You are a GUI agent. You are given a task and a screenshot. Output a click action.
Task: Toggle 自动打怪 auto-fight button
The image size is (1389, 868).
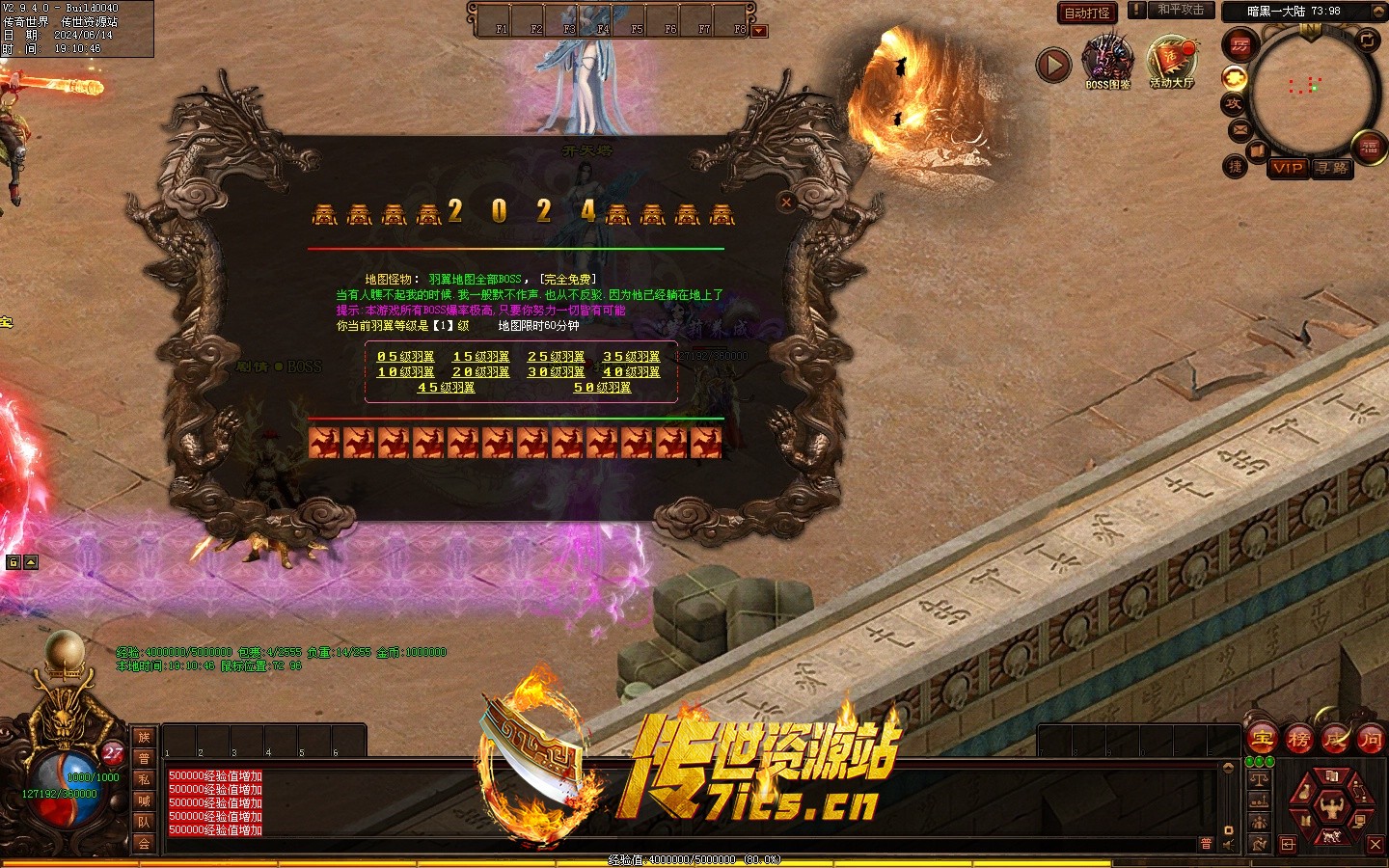coord(1087,13)
